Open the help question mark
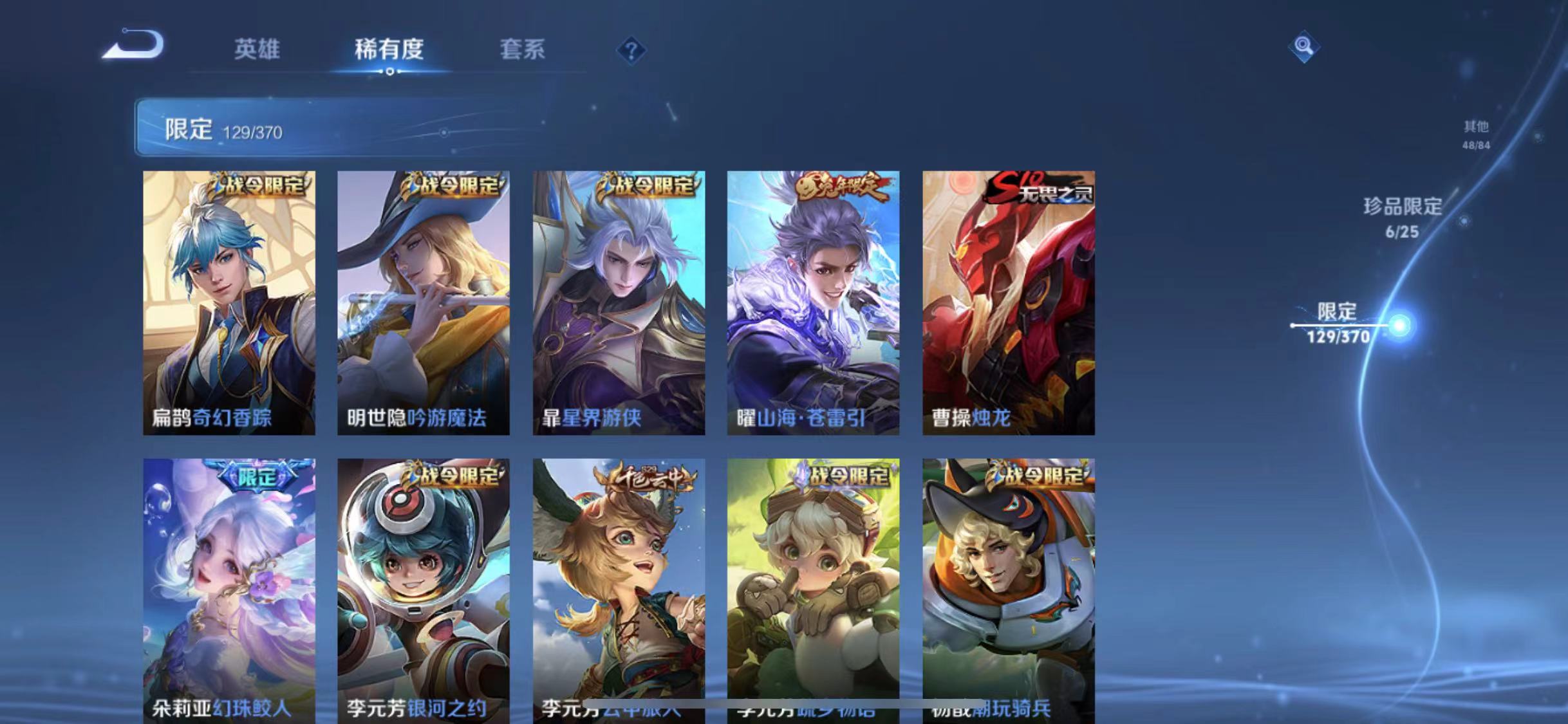This screenshot has height=724, width=1568. 633,51
